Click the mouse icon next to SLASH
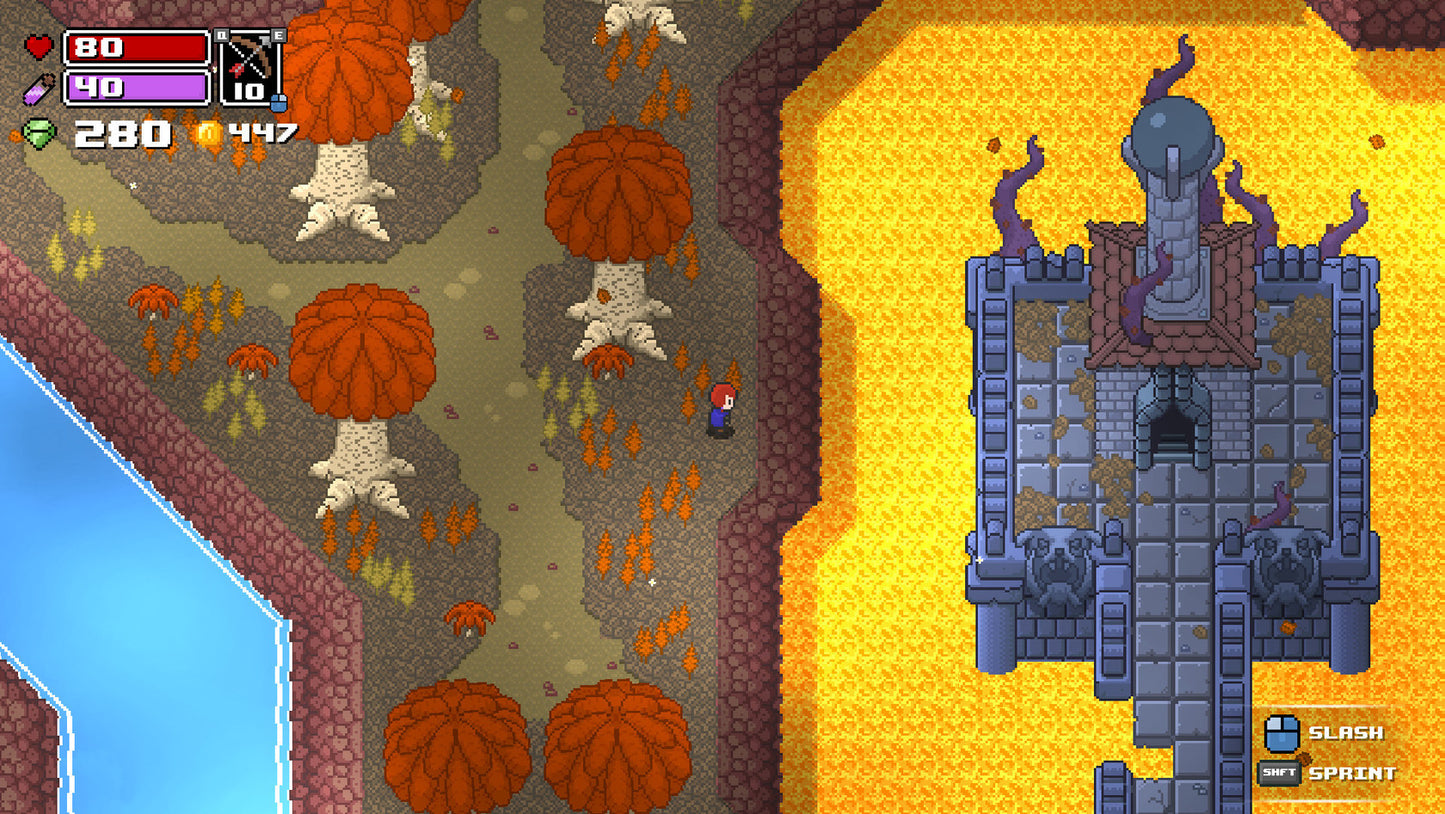 coord(1284,733)
